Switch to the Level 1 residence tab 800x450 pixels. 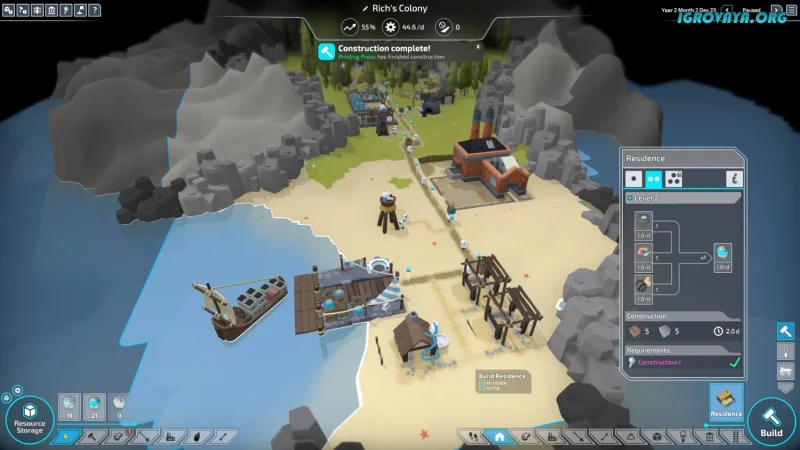pos(633,179)
